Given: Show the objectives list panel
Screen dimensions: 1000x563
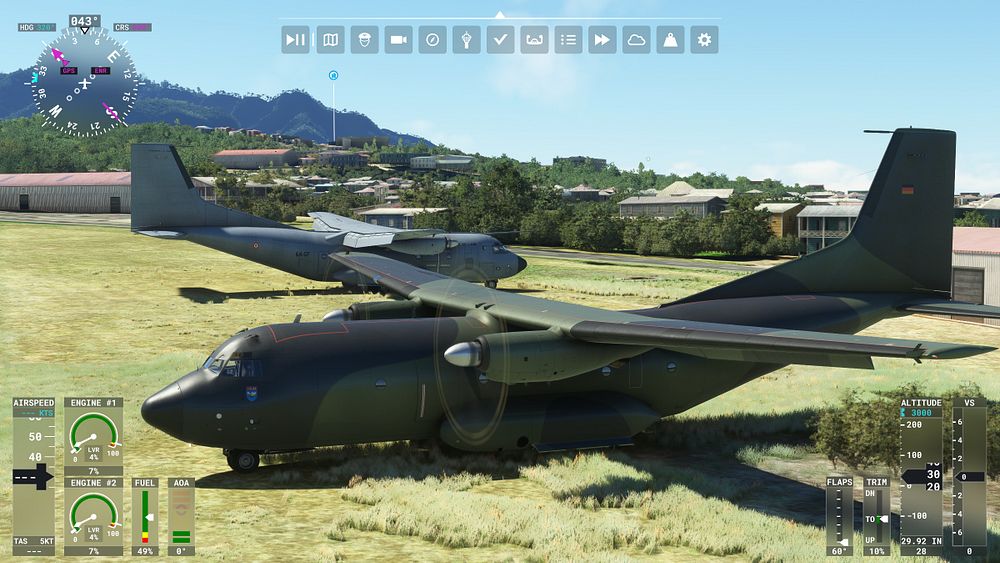Looking at the screenshot, I should click(568, 40).
